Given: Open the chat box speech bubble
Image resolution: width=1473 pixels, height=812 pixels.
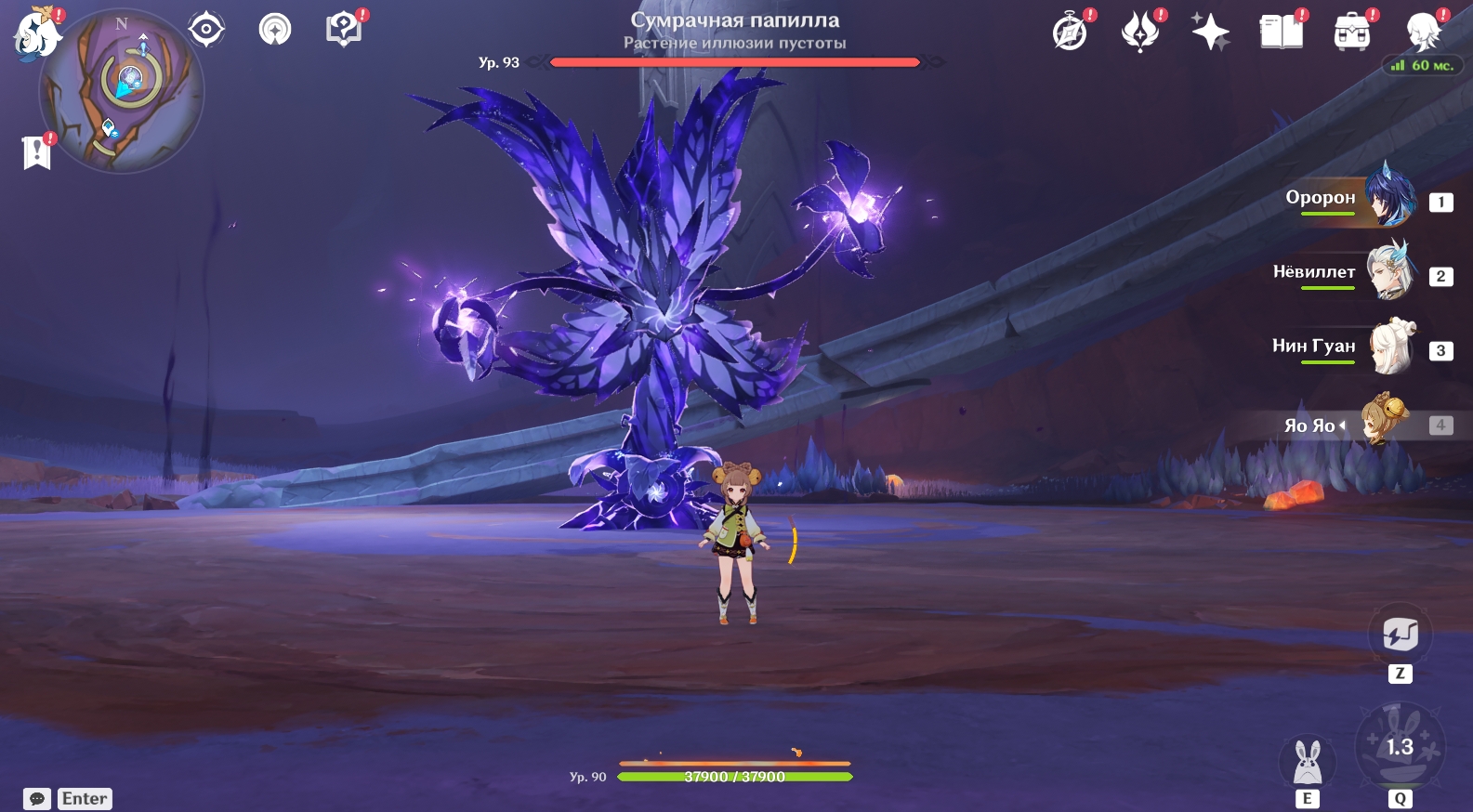Looking at the screenshot, I should coord(37,799).
